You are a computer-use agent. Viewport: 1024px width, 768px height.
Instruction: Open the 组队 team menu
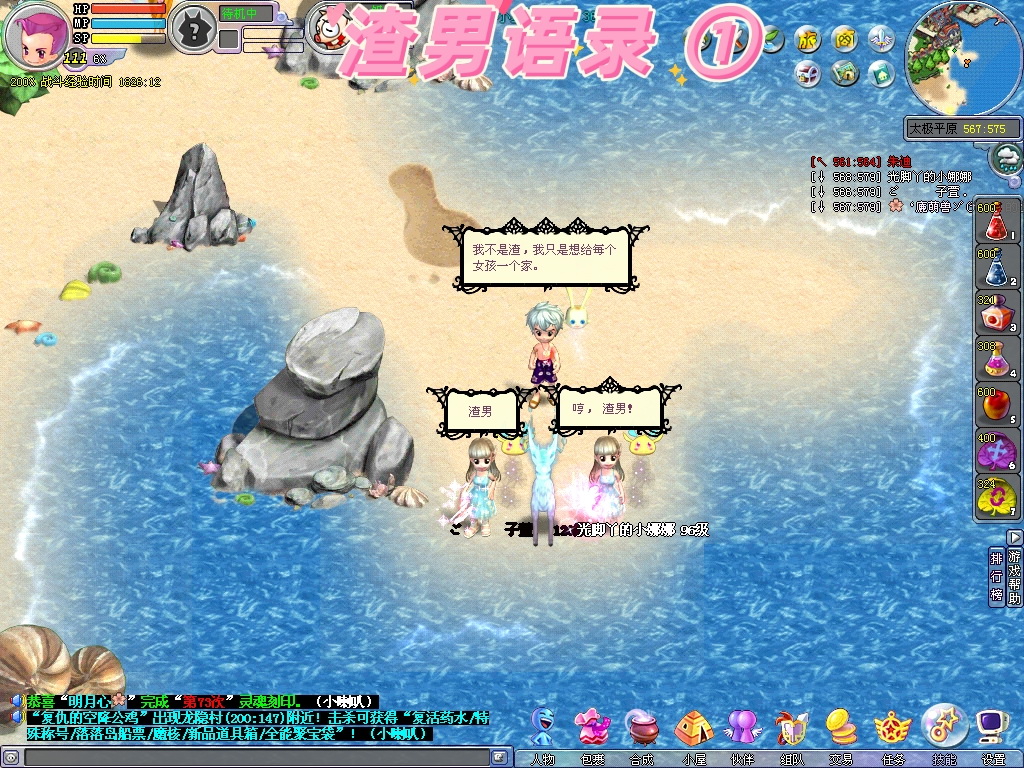[x=791, y=728]
